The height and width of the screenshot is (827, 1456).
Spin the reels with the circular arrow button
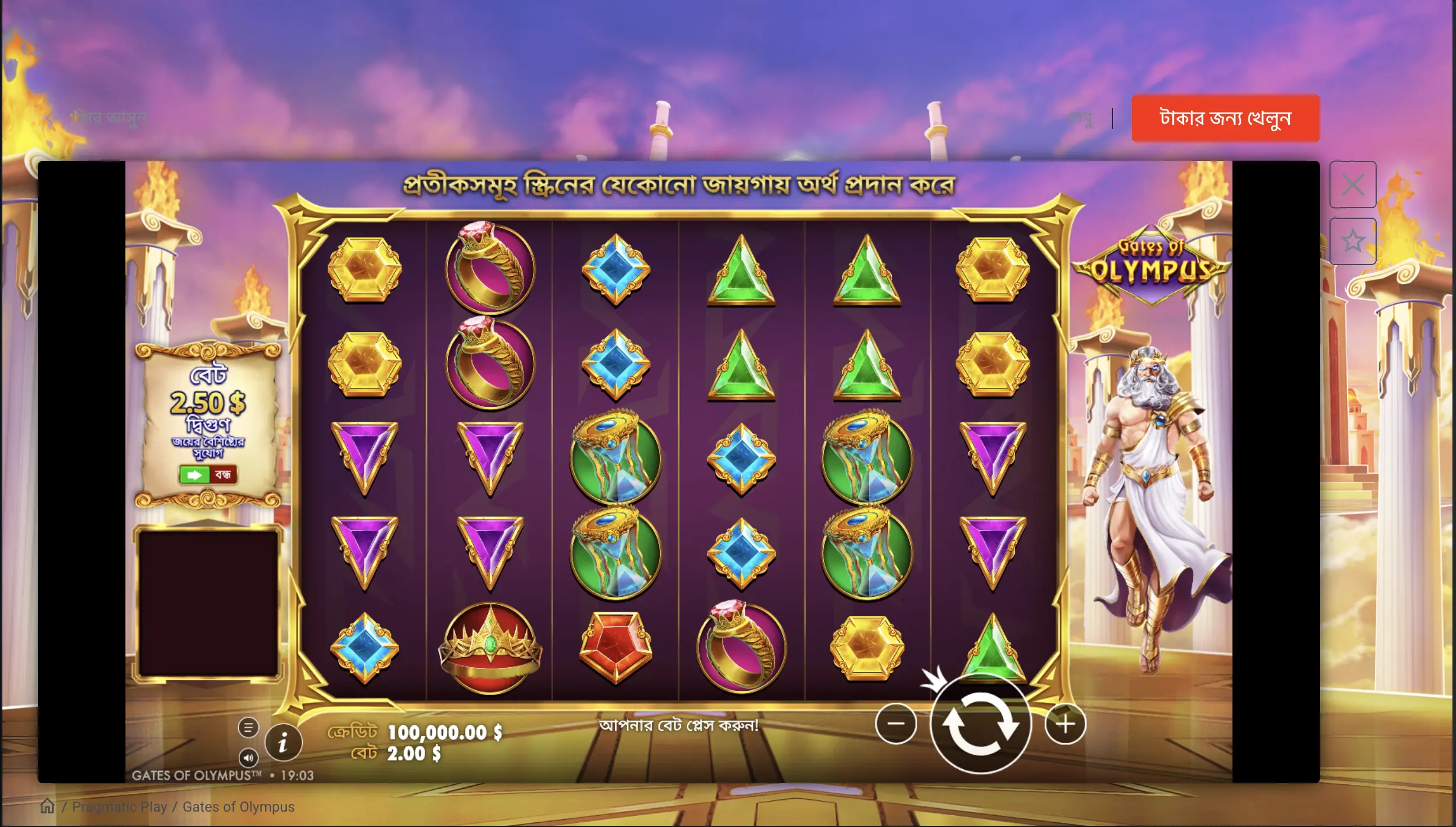point(980,724)
